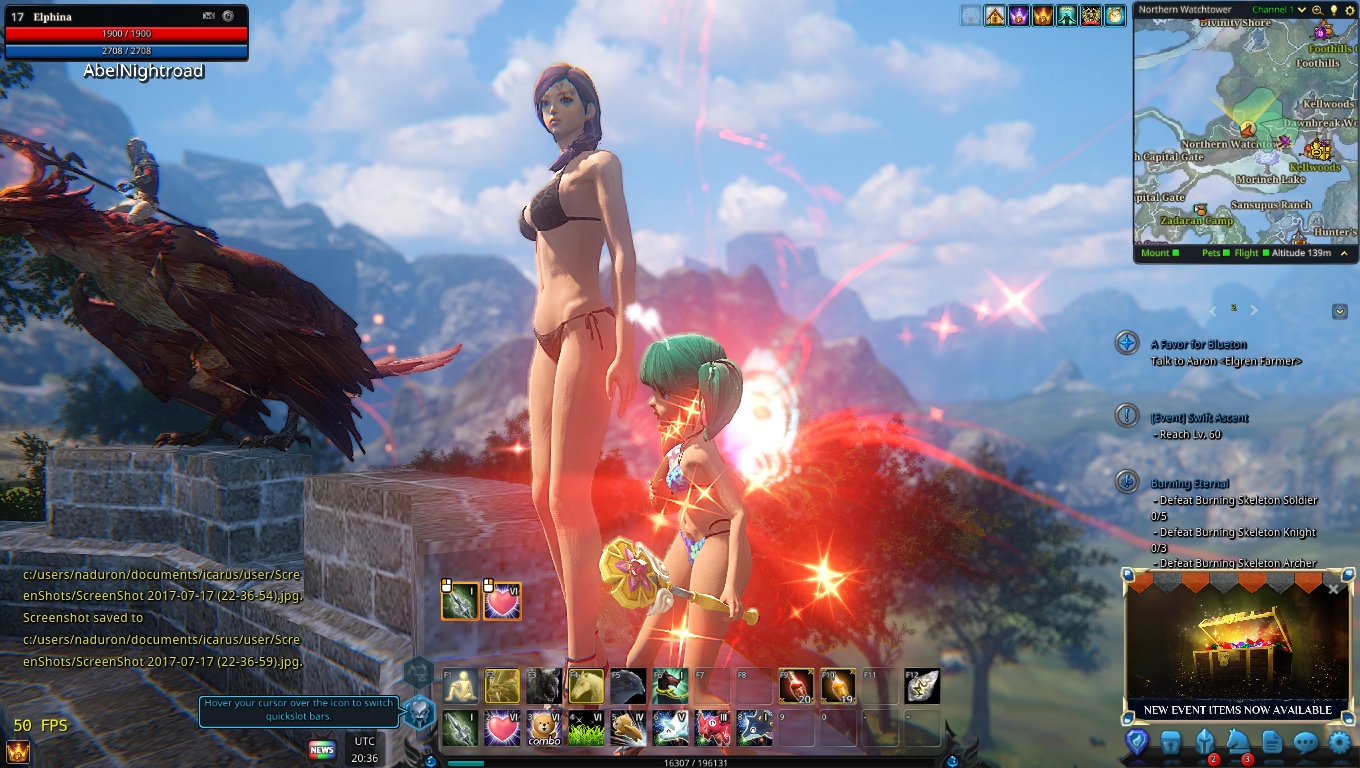Open minimap settings gear
The height and width of the screenshot is (768, 1360).
pyautogui.click(x=1348, y=10)
